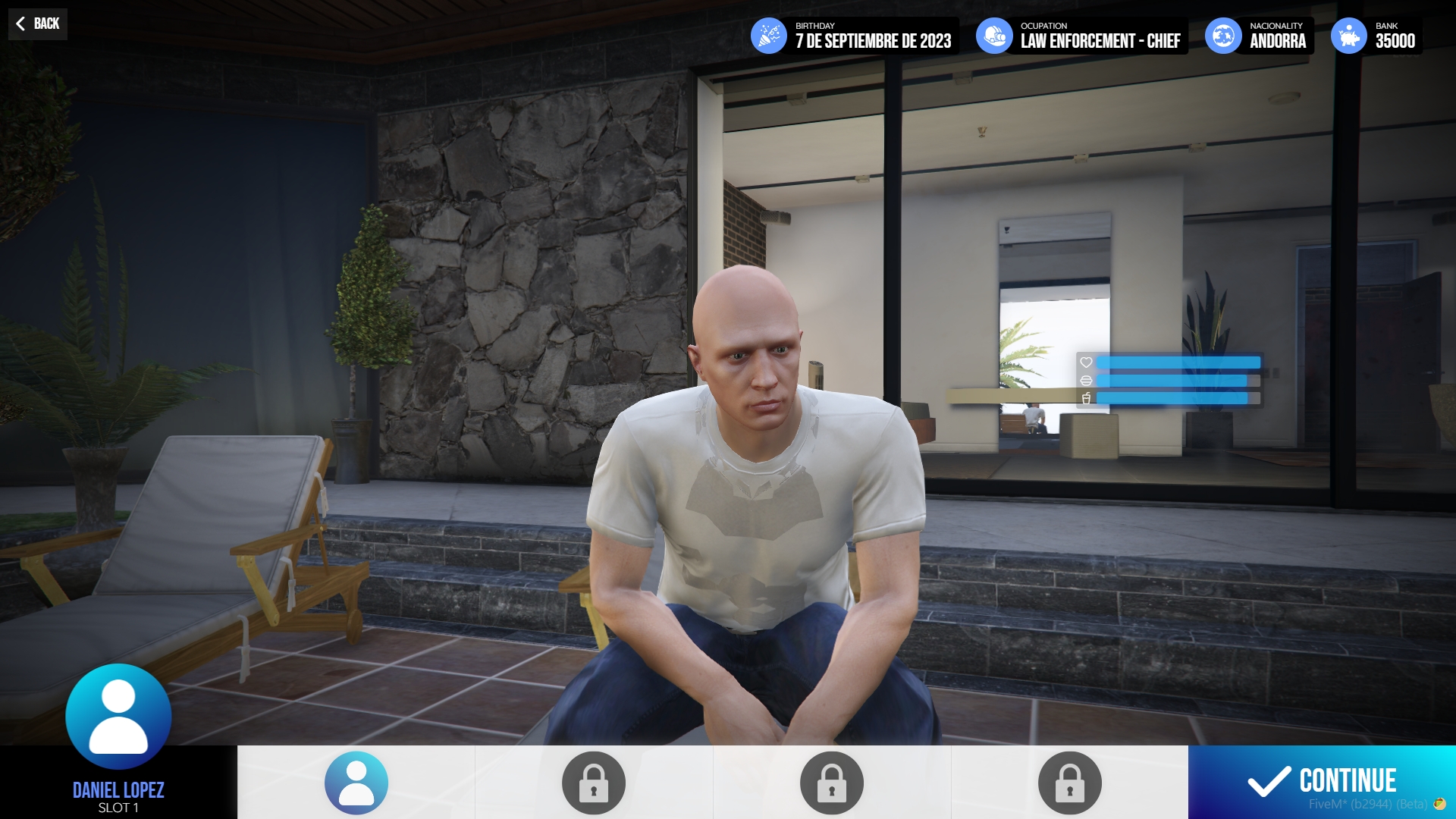Select the Daniel Lopez slot 1 avatar
Screen dimensions: 1456x819
click(118, 717)
